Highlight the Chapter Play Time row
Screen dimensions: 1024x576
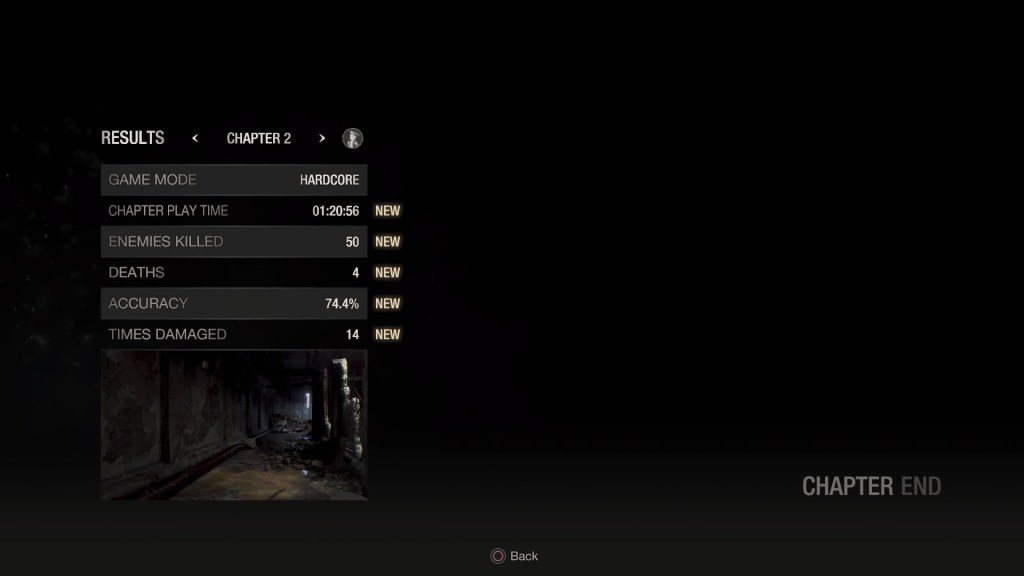[x=234, y=211]
